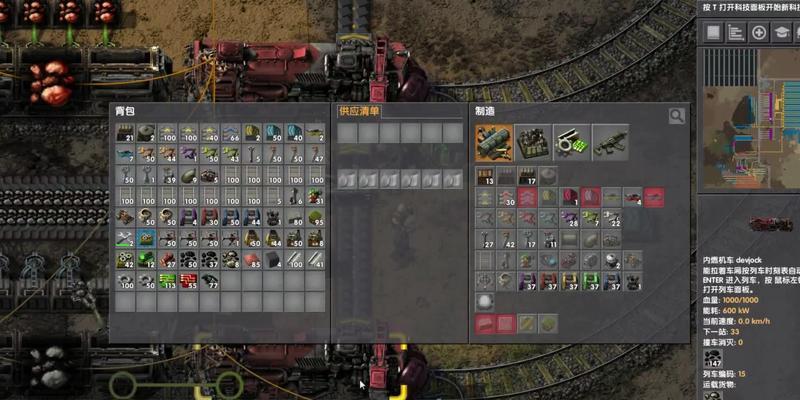Select the wooden chest stack of 21
This screenshot has width=800, height=400.
coord(126,134)
